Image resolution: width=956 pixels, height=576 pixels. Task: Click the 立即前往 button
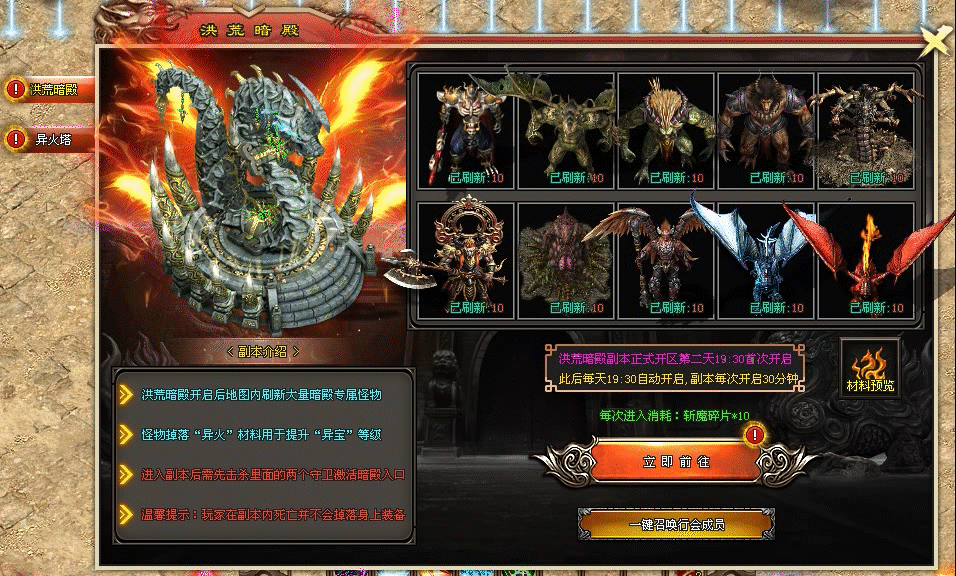[661, 462]
